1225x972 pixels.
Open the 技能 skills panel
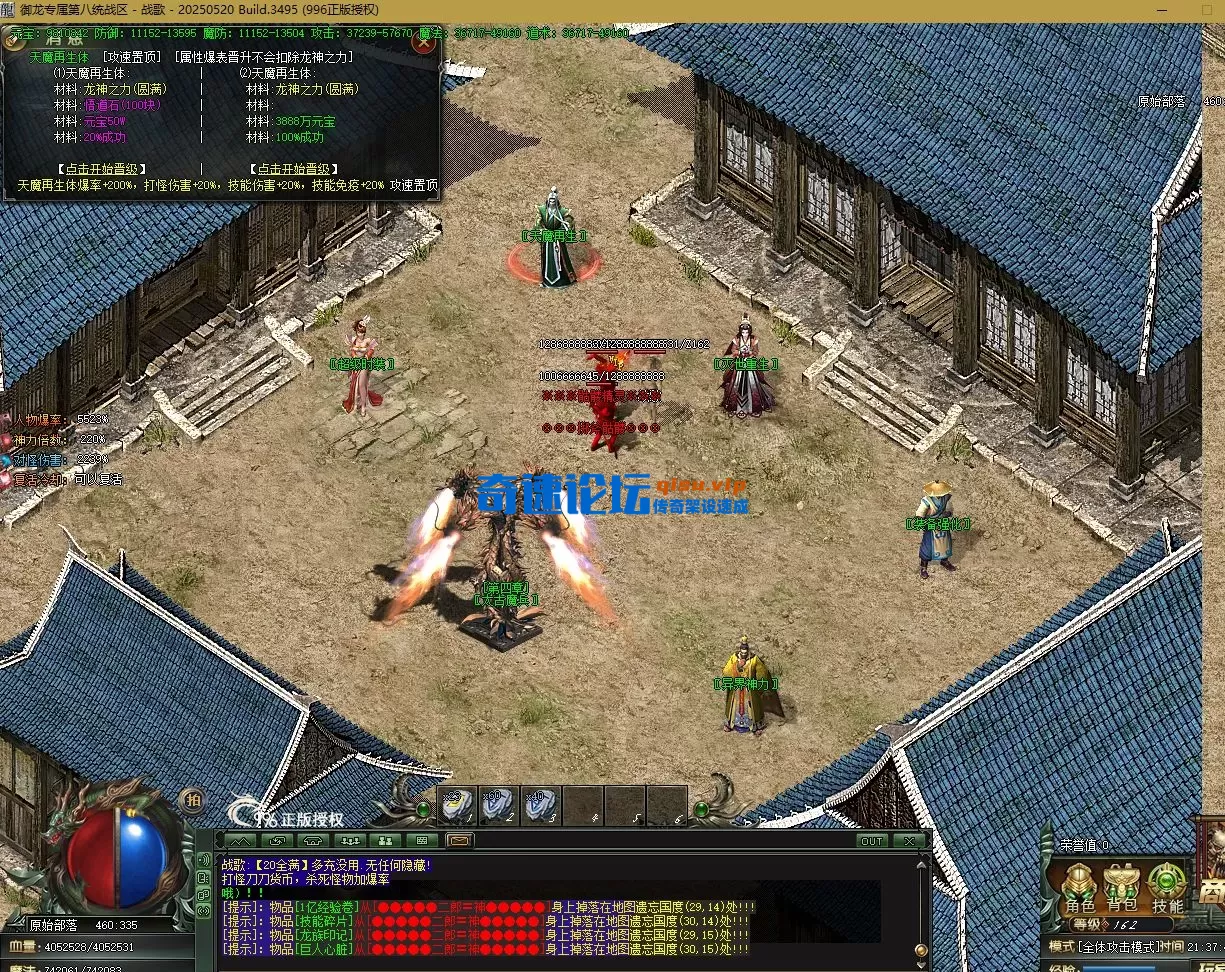click(x=1167, y=886)
